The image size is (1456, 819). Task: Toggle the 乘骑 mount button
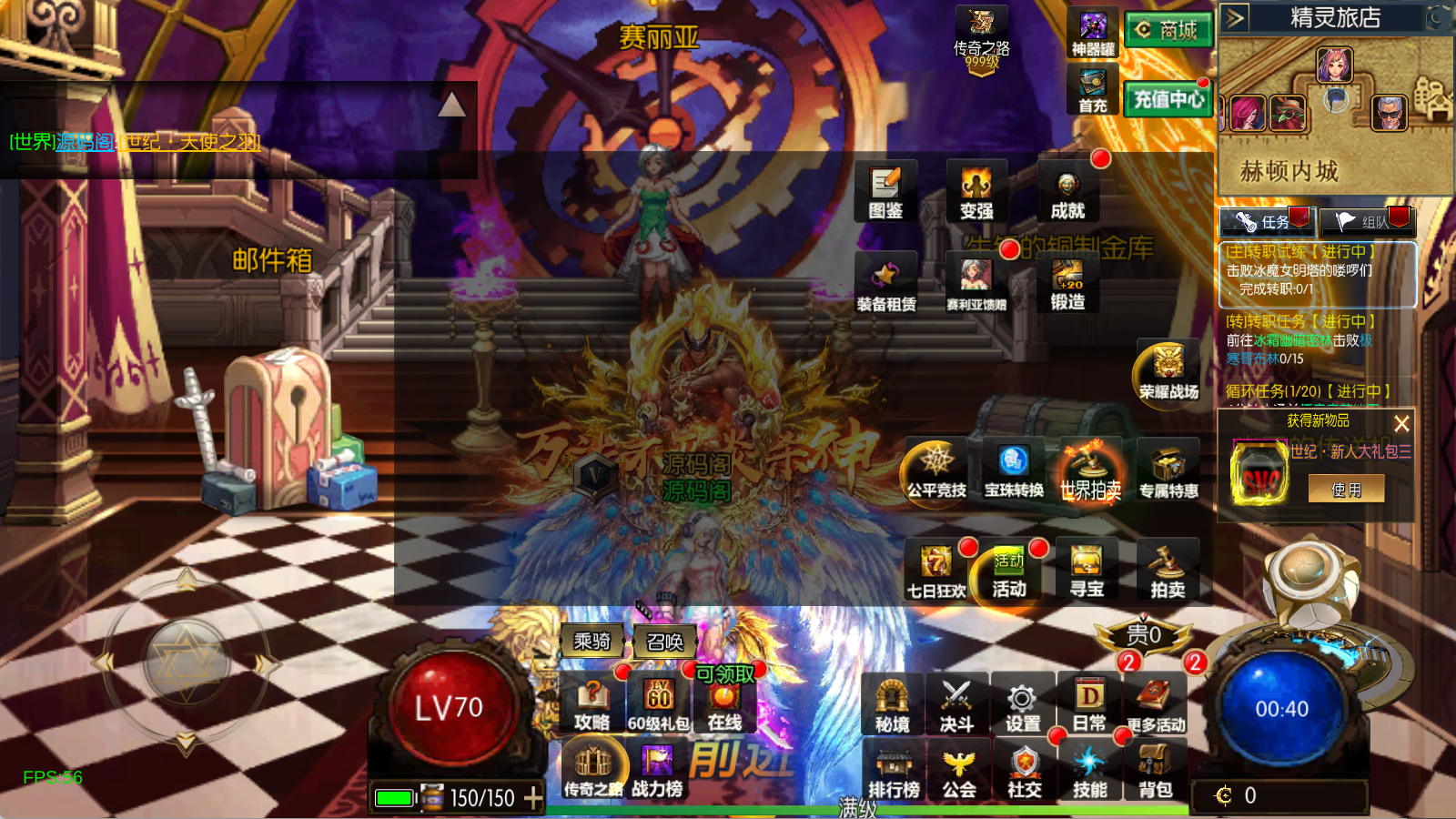coord(591,642)
